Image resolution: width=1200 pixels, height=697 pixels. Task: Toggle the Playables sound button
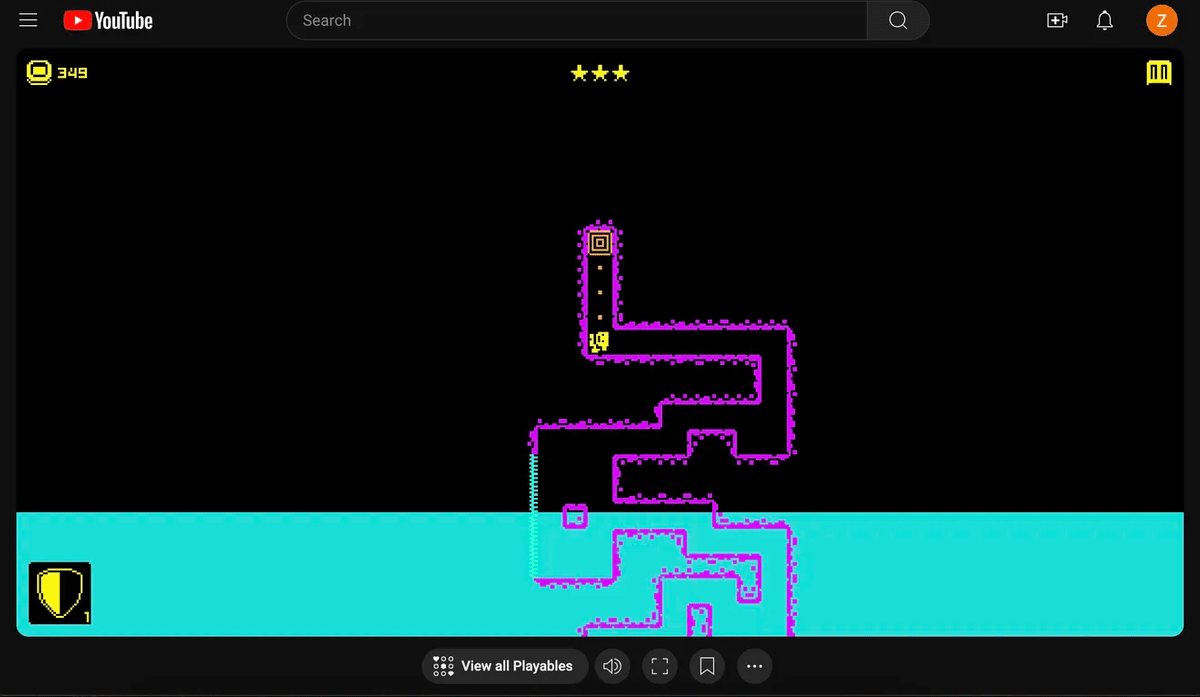click(x=613, y=666)
